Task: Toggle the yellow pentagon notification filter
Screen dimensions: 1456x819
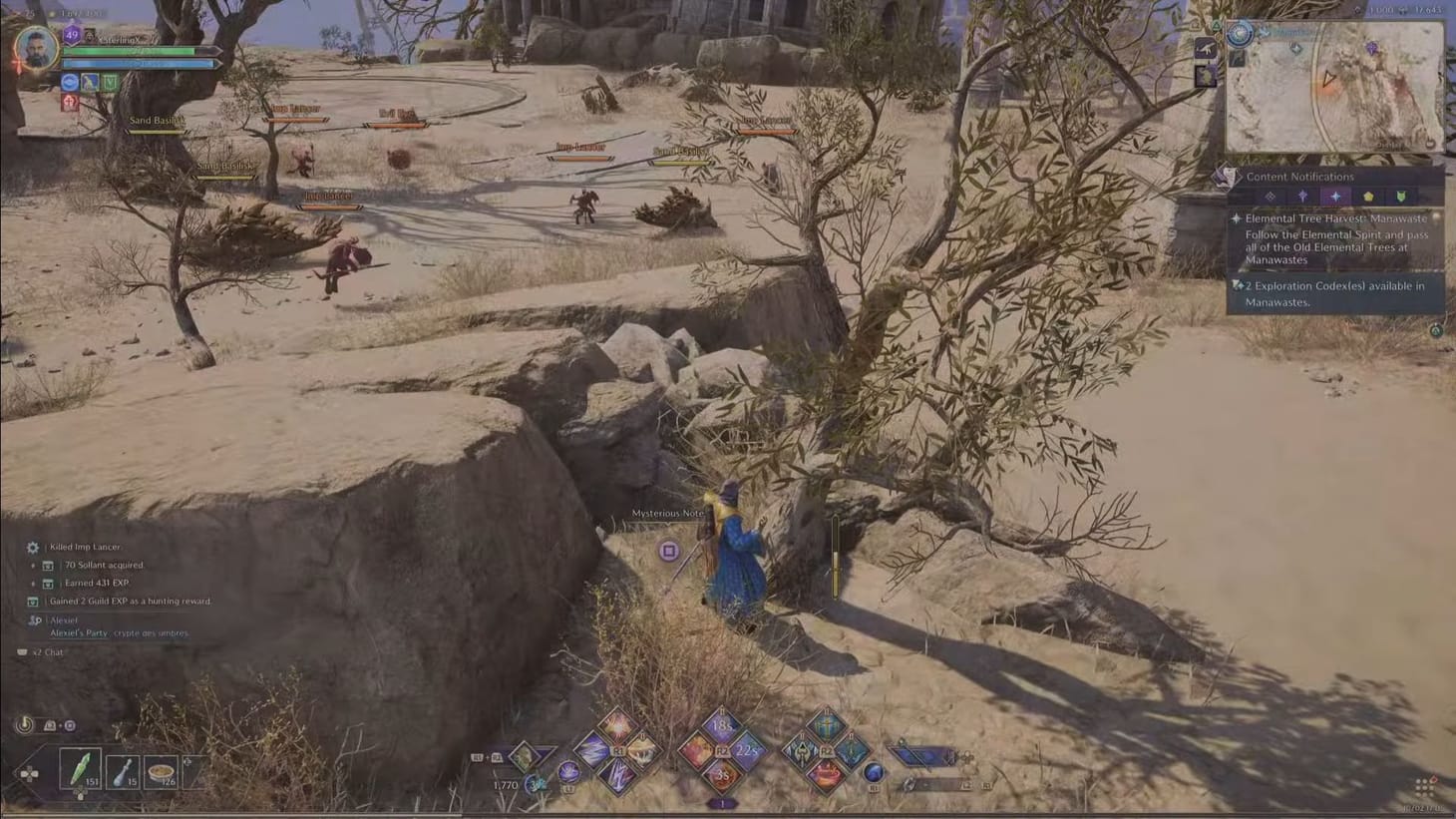Action: point(1368,198)
